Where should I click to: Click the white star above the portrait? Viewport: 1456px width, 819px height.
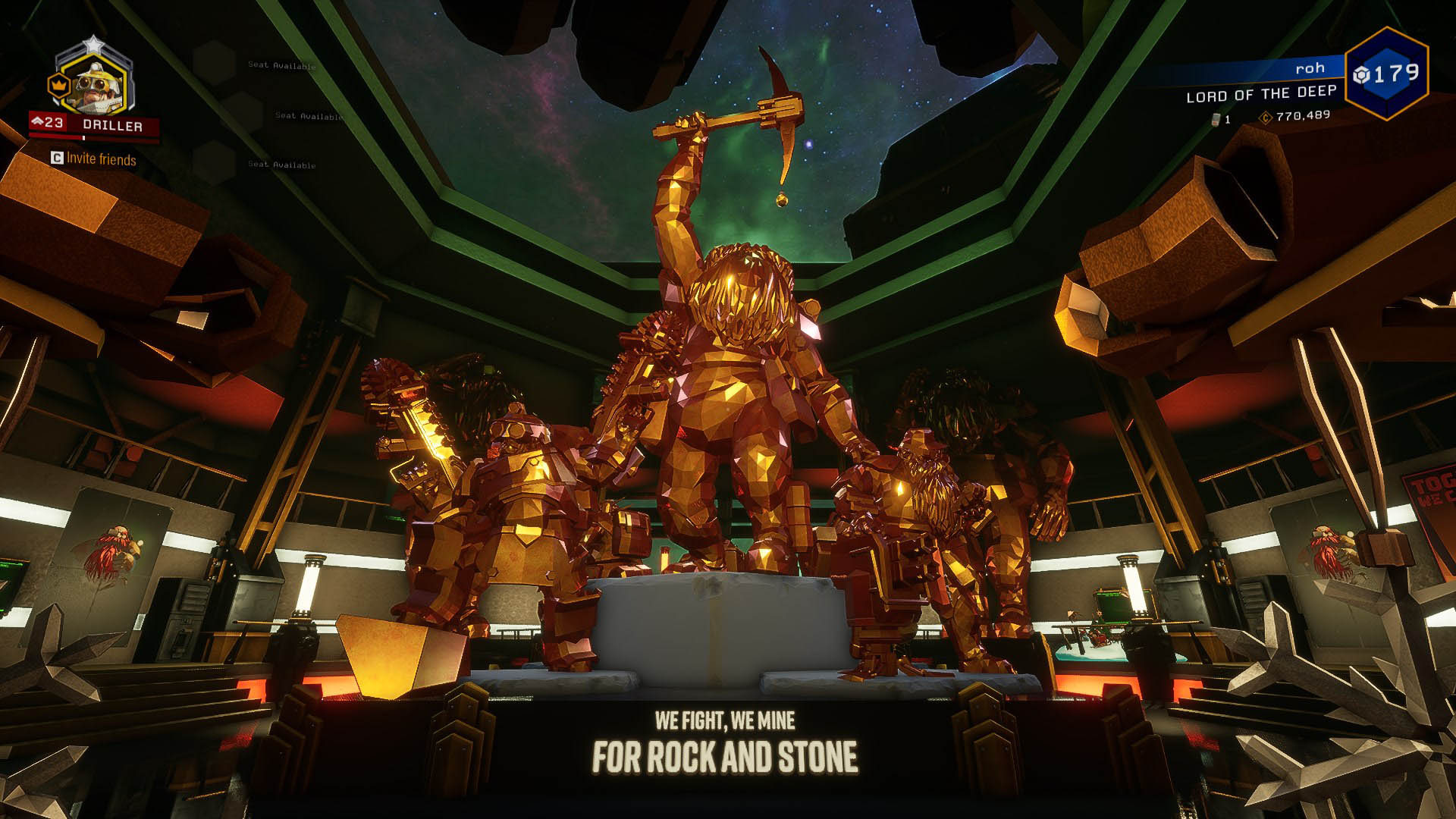(95, 42)
